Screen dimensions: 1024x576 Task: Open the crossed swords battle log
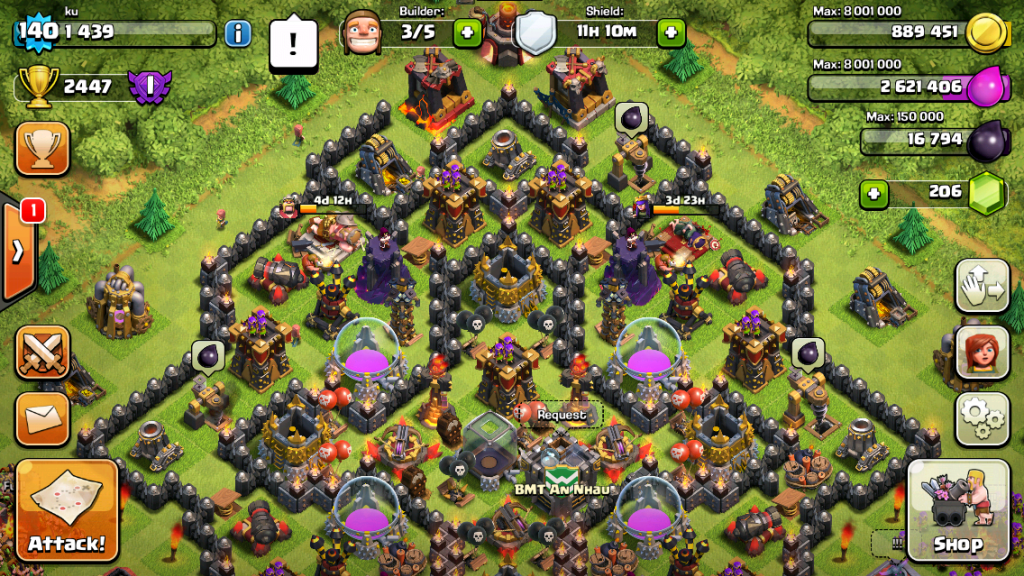[x=42, y=352]
